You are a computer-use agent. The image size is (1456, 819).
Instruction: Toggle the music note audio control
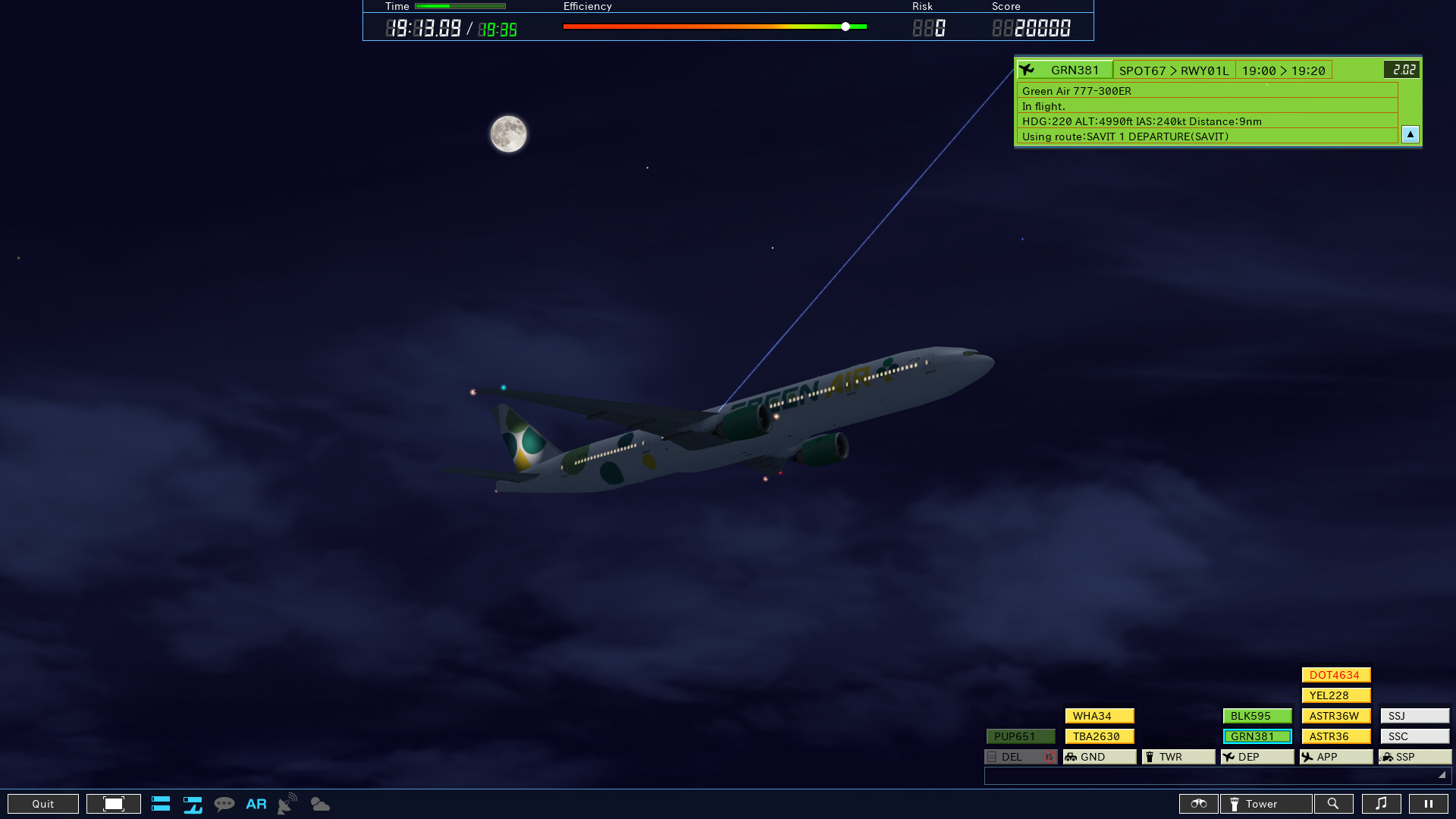click(x=1382, y=803)
